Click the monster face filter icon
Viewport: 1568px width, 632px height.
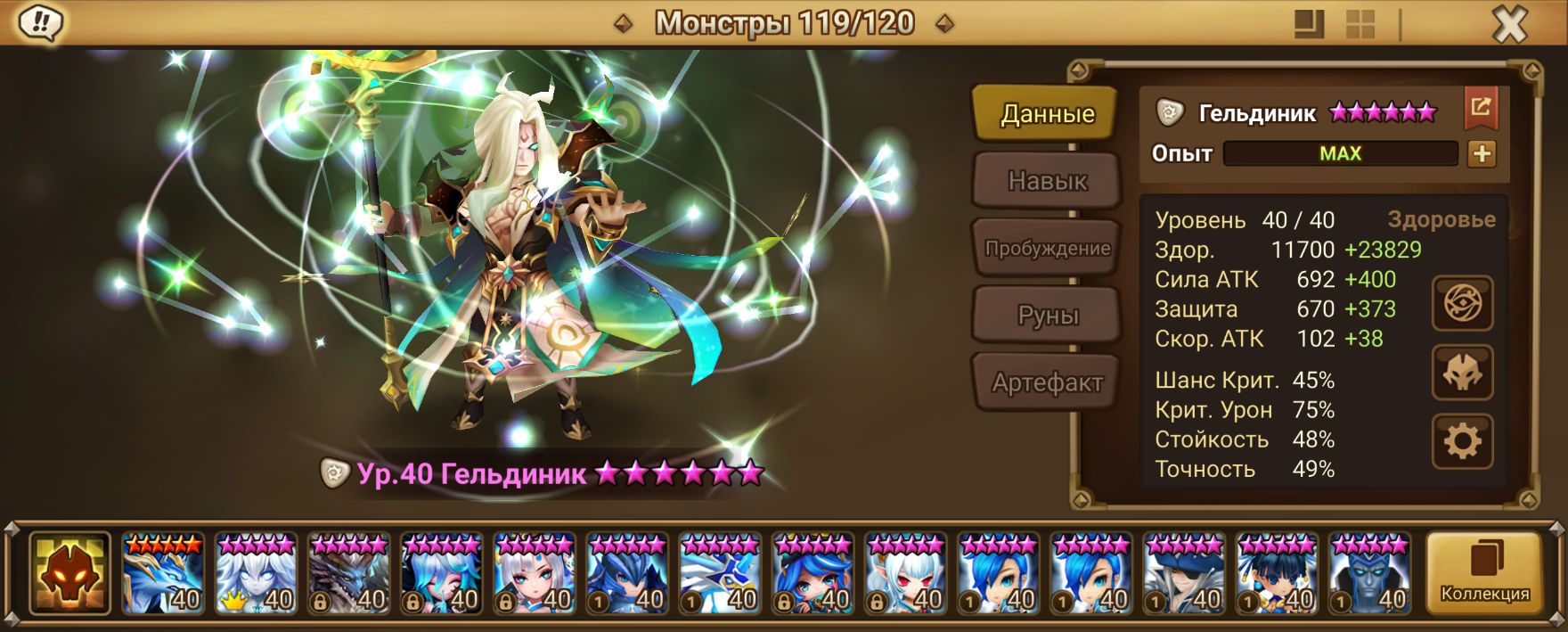coord(69,575)
